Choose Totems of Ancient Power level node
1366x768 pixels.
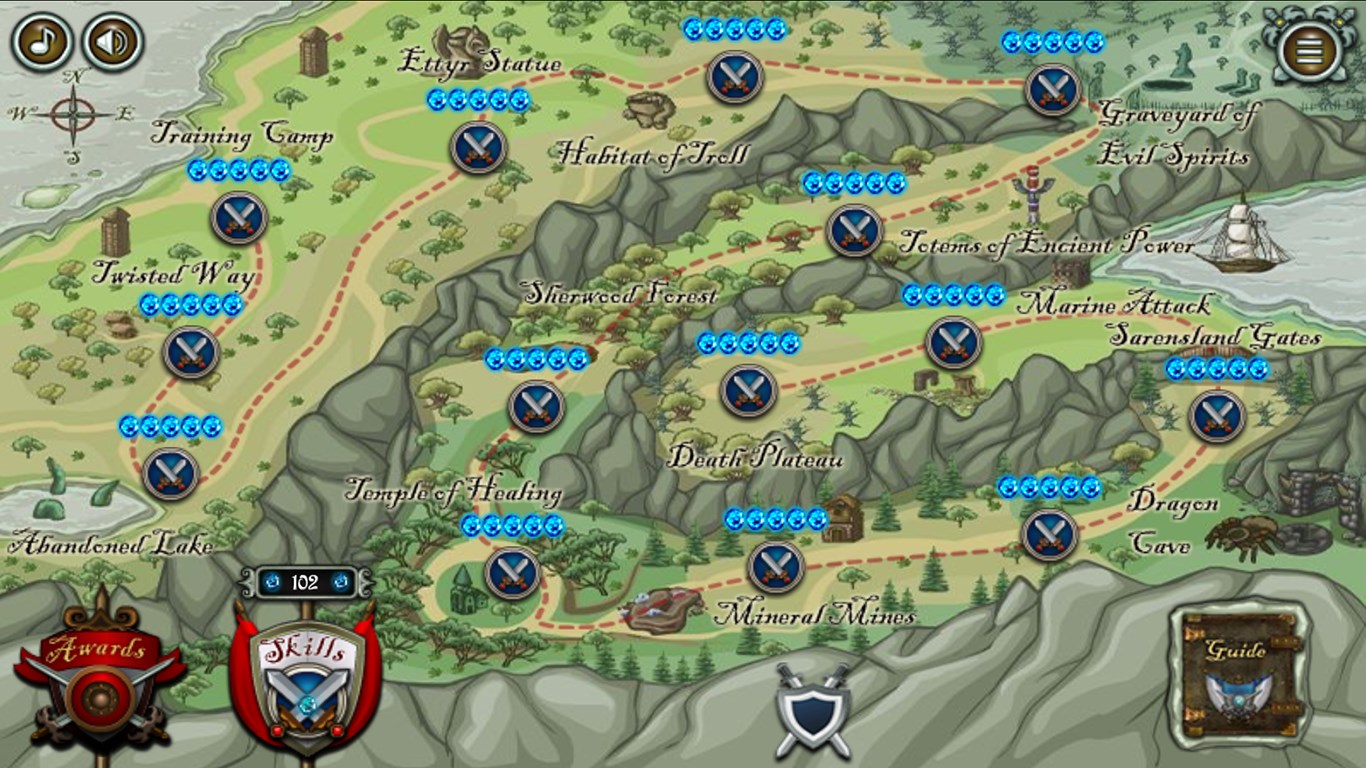[x=855, y=230]
